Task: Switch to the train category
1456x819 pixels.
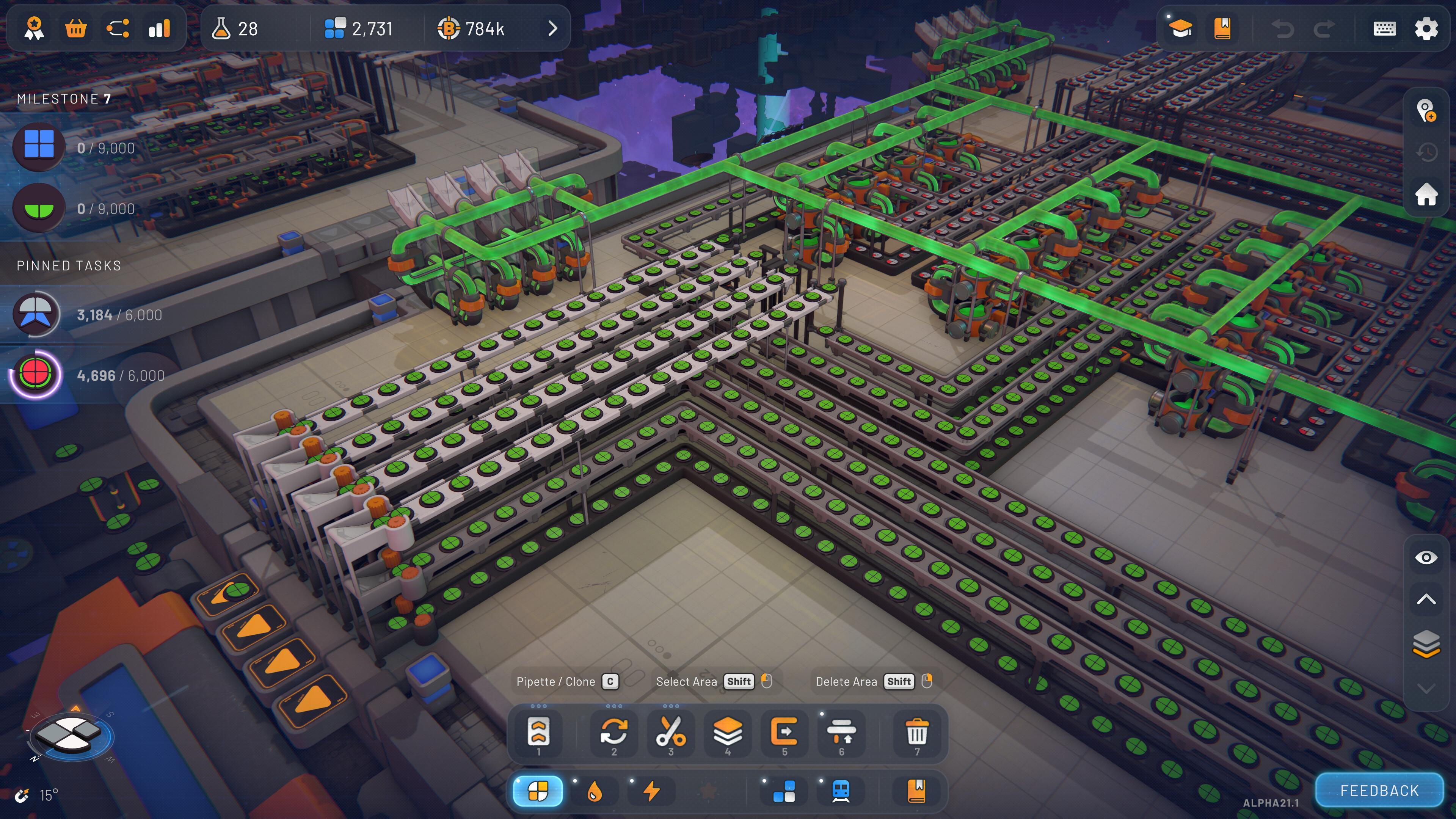Action: coord(841,791)
